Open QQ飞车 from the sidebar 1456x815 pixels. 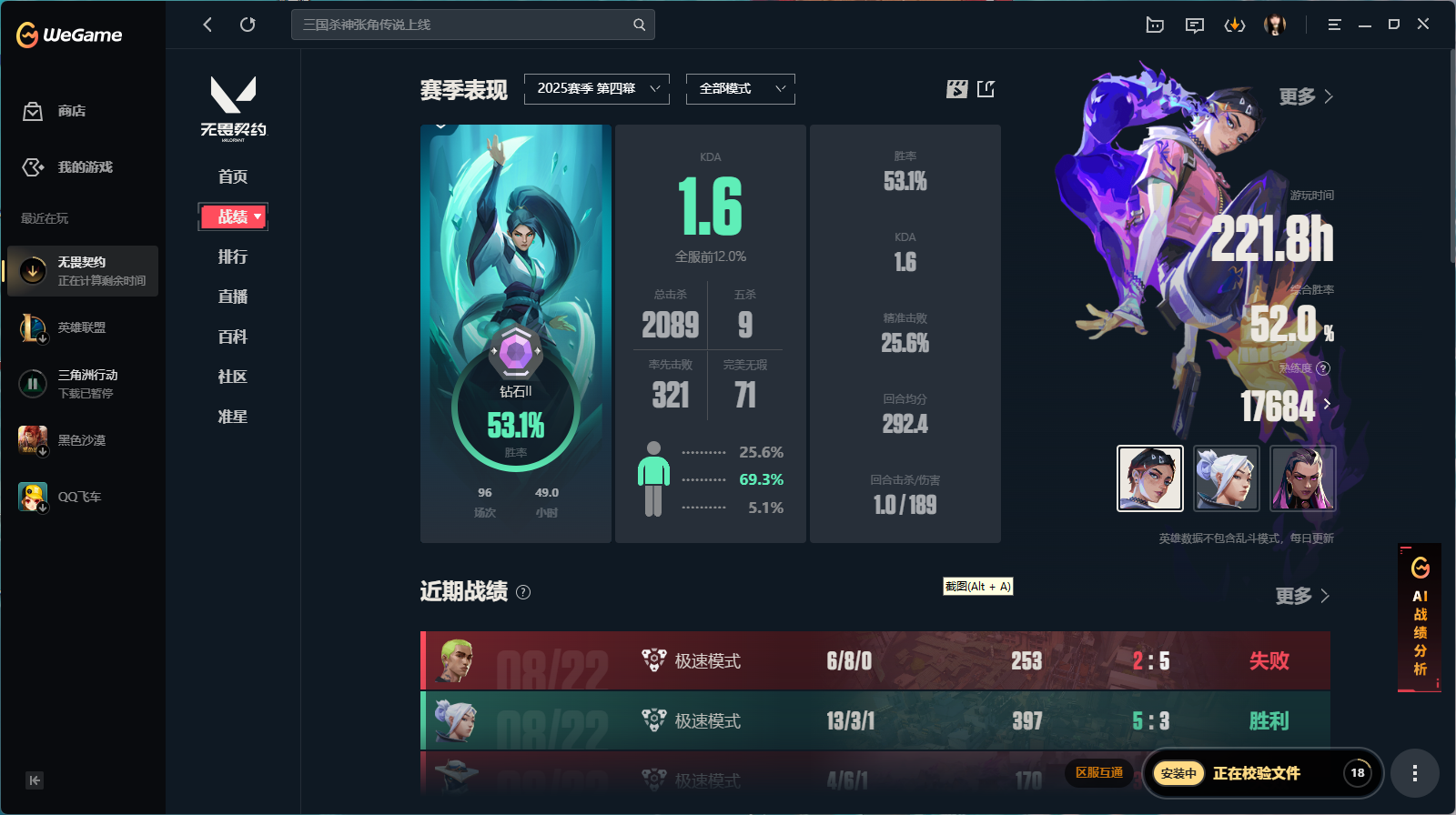(x=79, y=497)
